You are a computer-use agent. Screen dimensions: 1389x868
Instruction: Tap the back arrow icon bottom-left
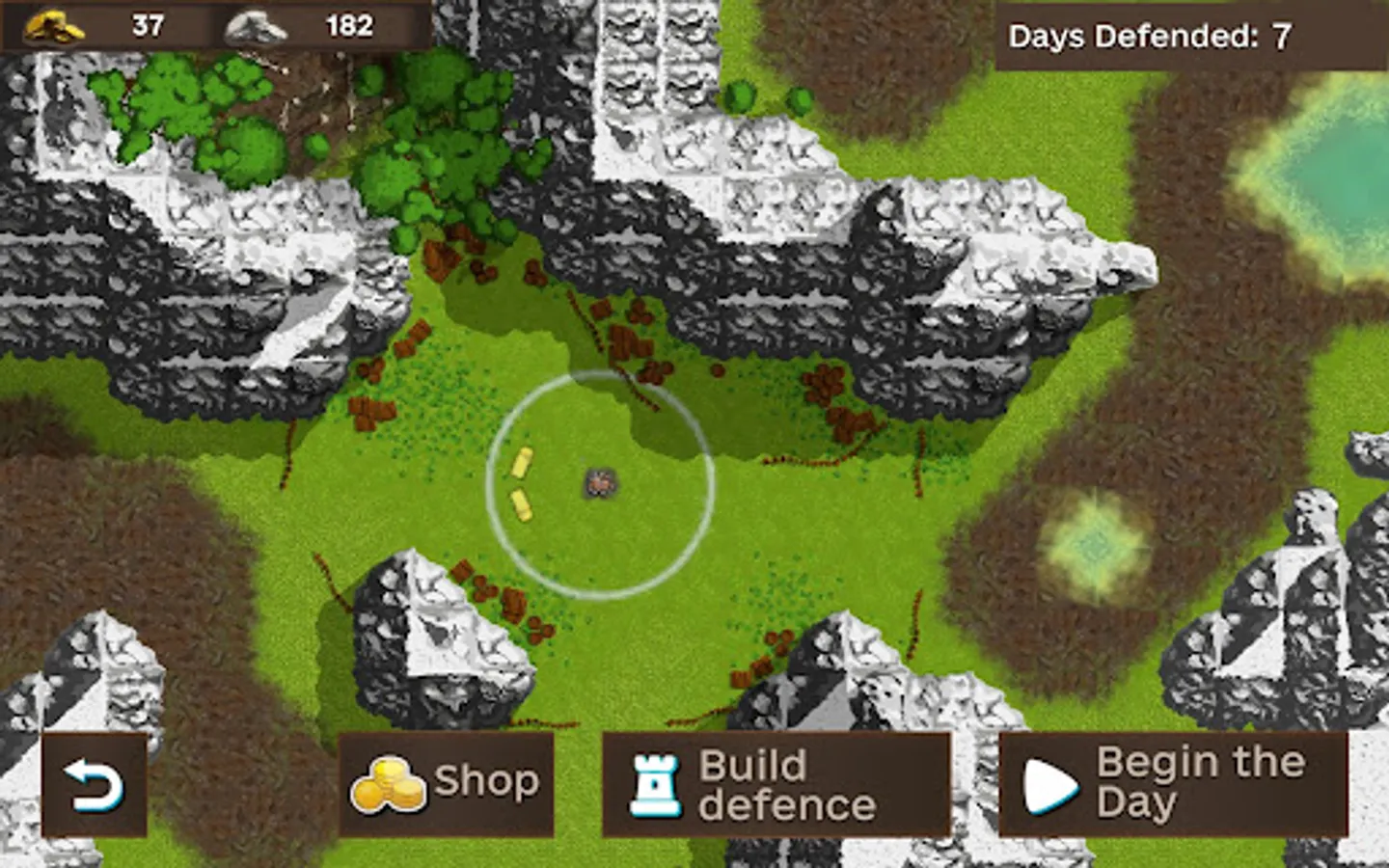click(x=93, y=786)
